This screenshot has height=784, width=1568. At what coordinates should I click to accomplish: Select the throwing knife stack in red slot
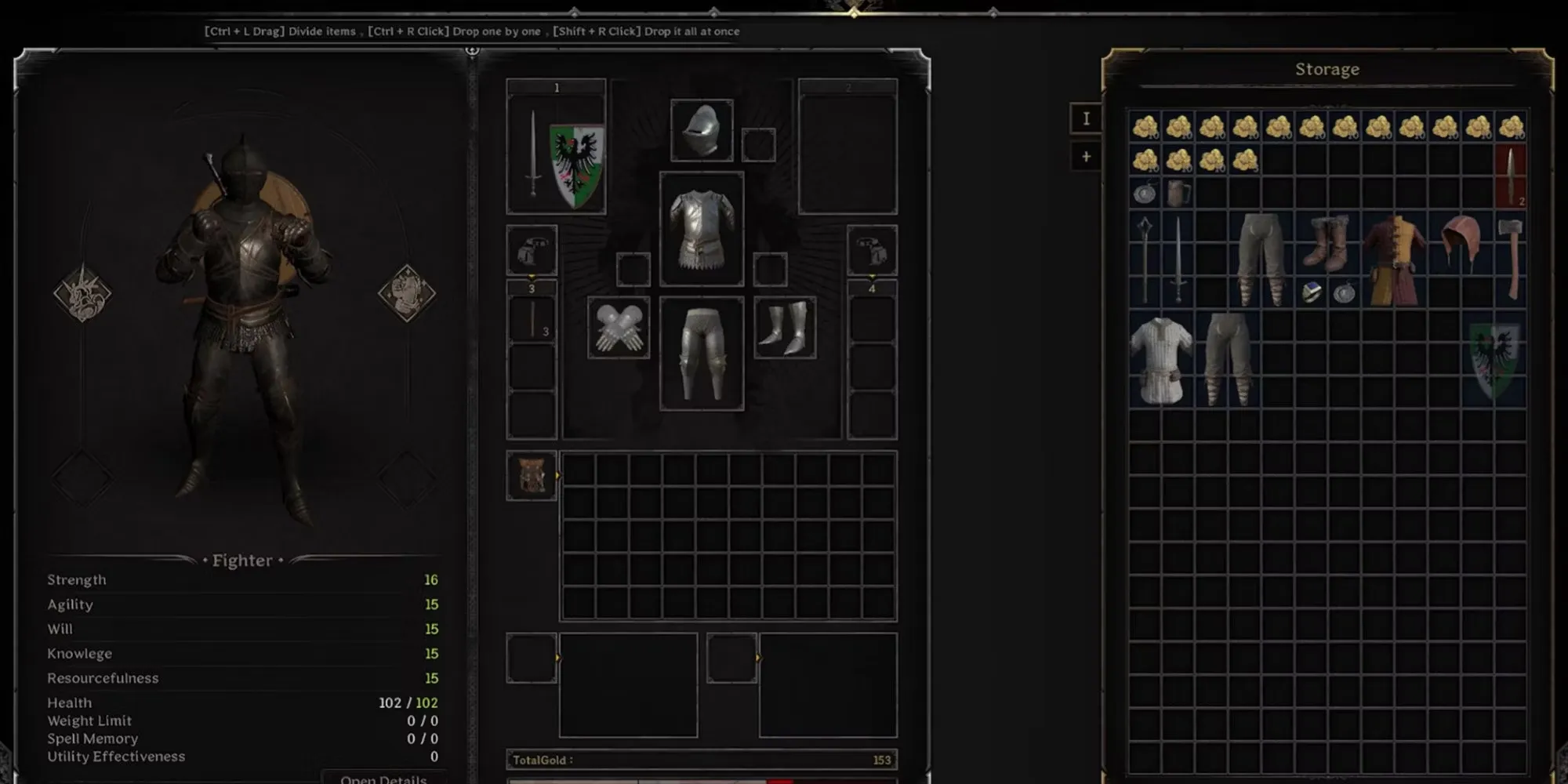coord(1511,176)
